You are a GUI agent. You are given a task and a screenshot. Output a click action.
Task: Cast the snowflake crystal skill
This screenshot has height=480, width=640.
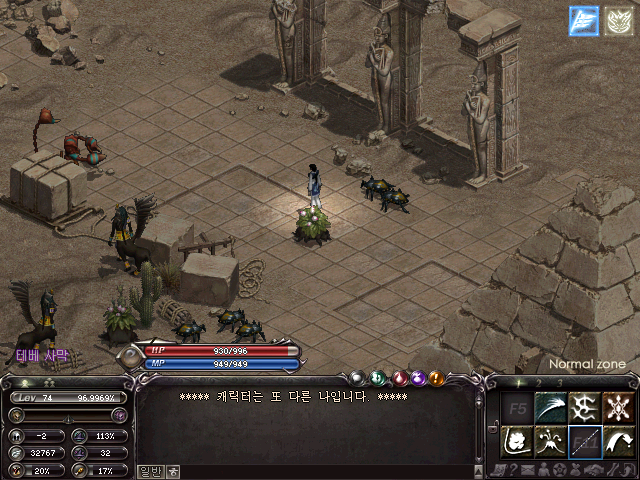(x=619, y=407)
